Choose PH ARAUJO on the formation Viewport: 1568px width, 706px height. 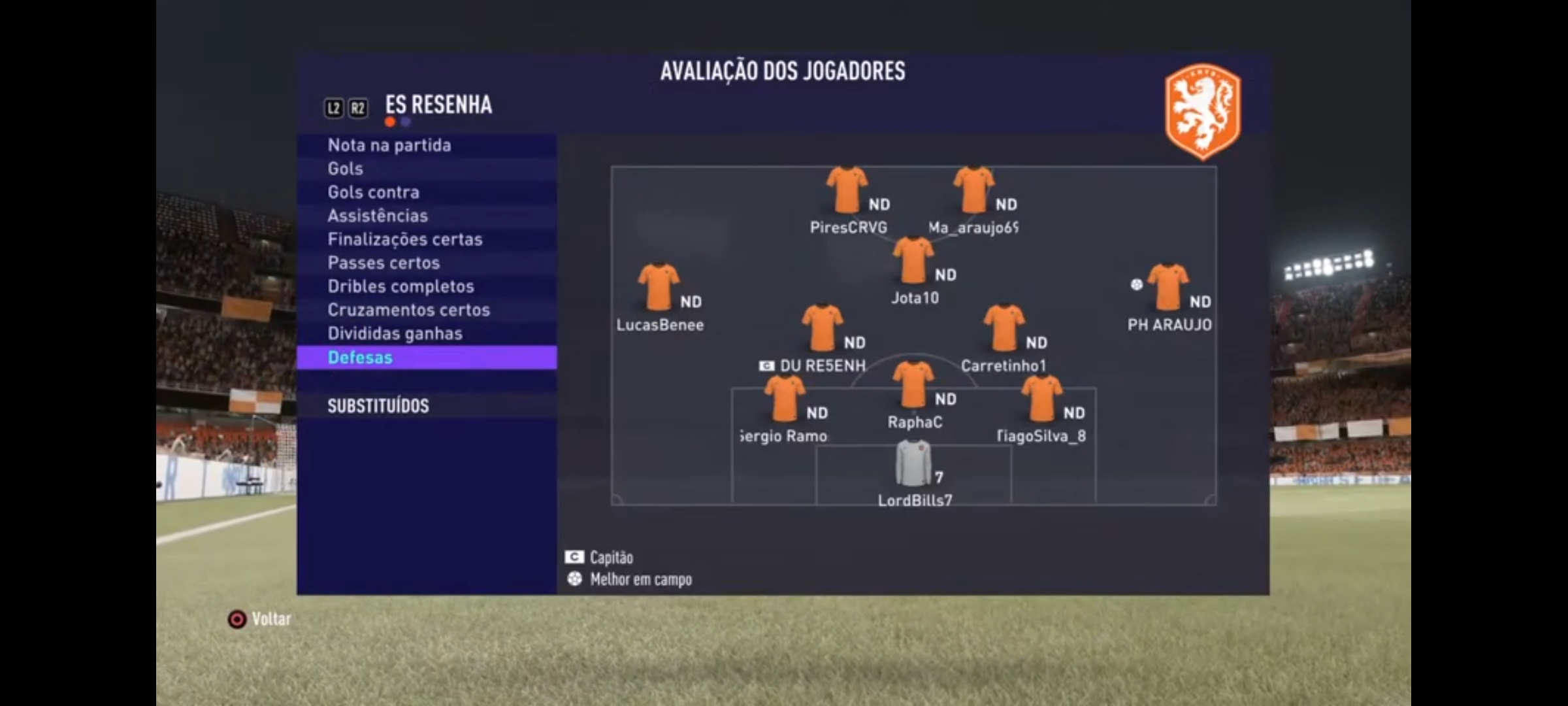point(1168,287)
